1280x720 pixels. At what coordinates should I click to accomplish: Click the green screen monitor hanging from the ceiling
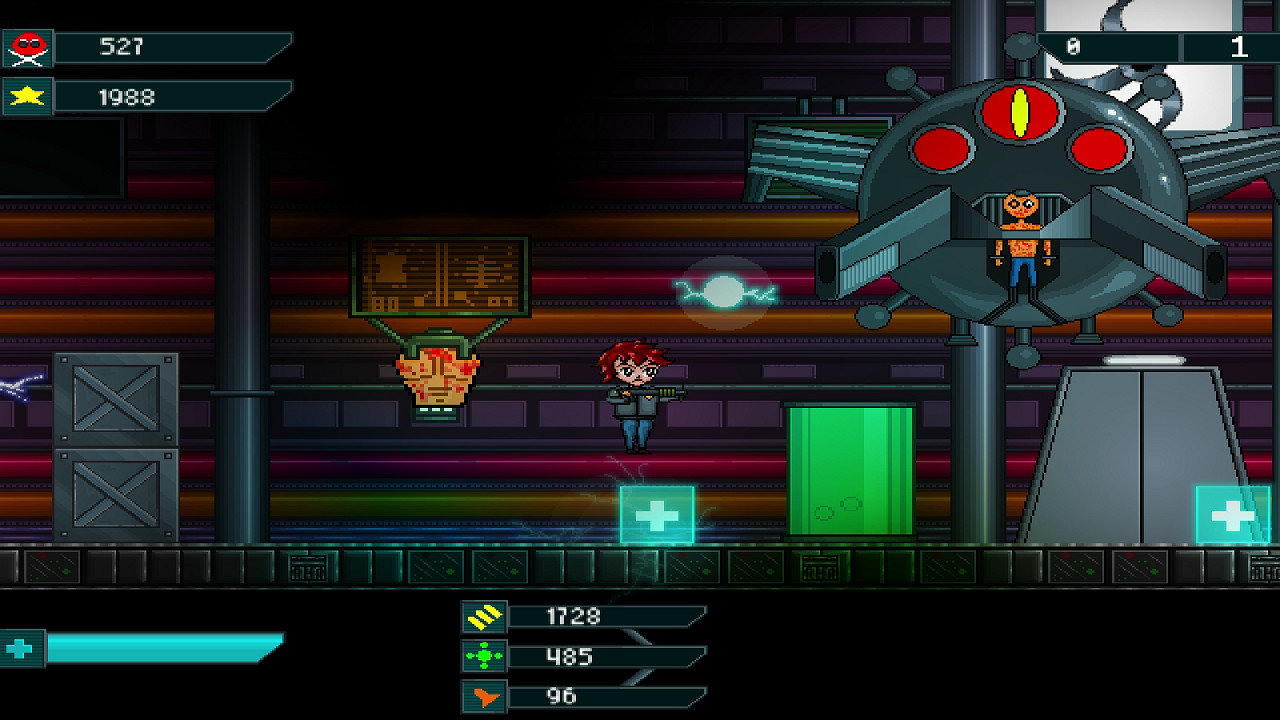[x=443, y=275]
